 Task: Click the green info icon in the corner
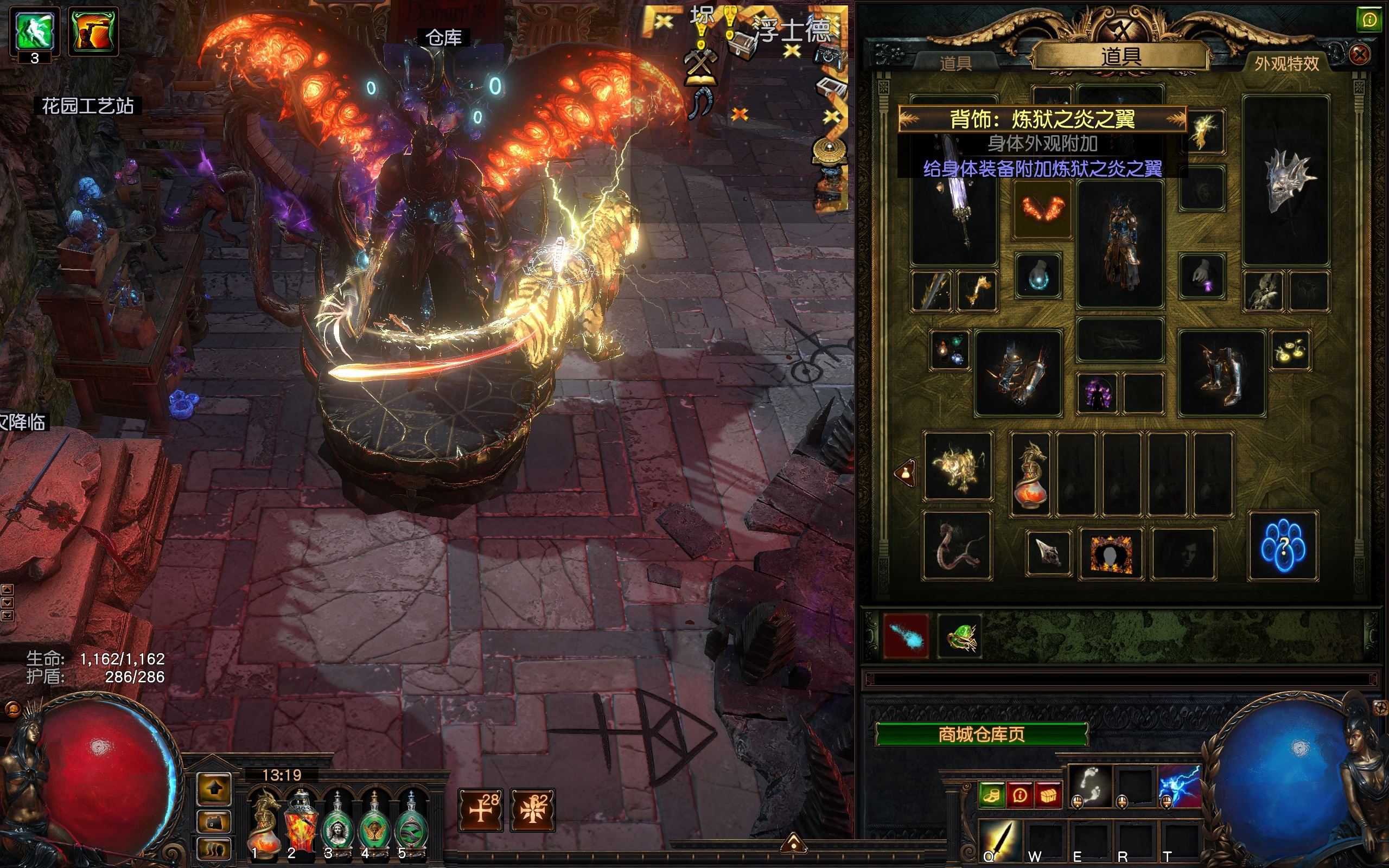[1369, 21]
